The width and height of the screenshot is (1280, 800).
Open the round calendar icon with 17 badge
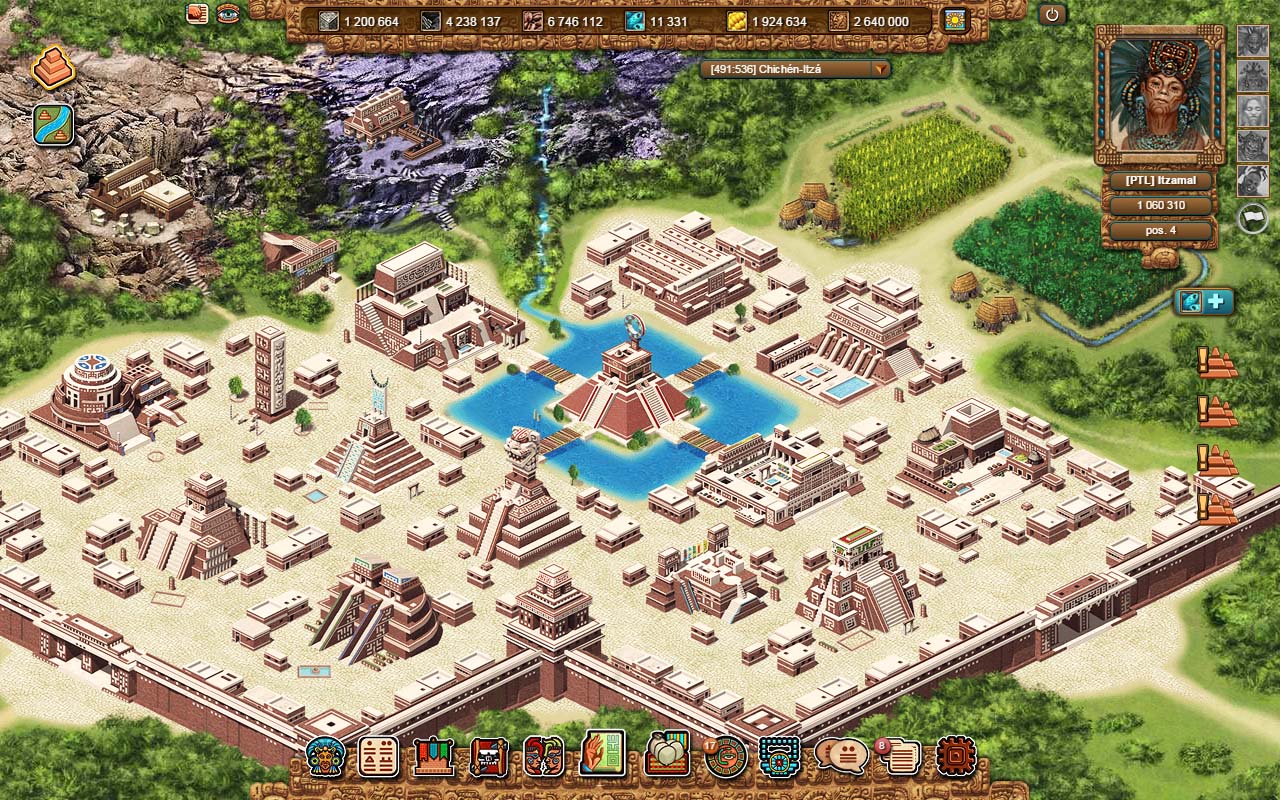point(725,757)
